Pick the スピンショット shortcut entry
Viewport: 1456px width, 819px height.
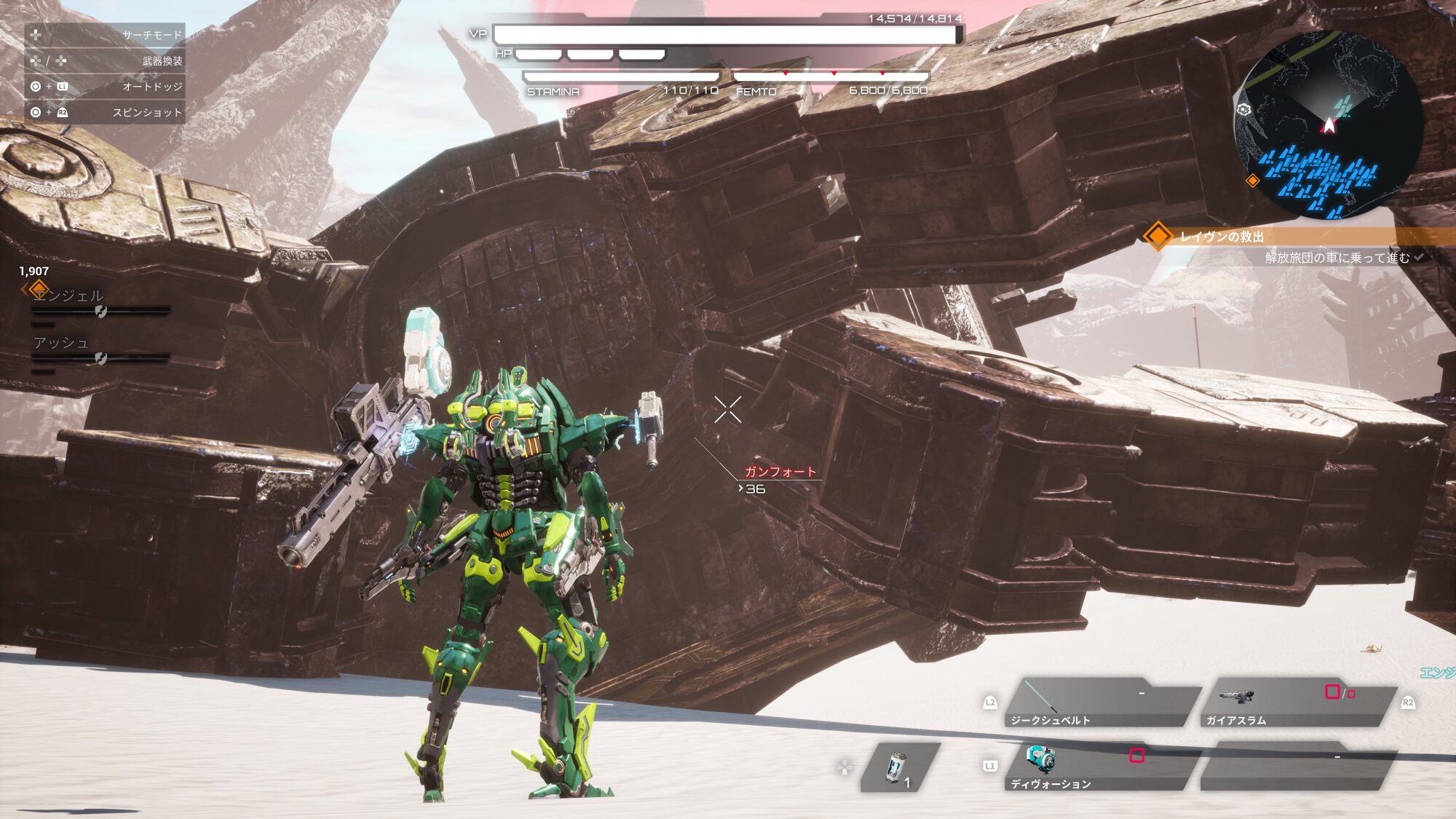click(x=105, y=113)
